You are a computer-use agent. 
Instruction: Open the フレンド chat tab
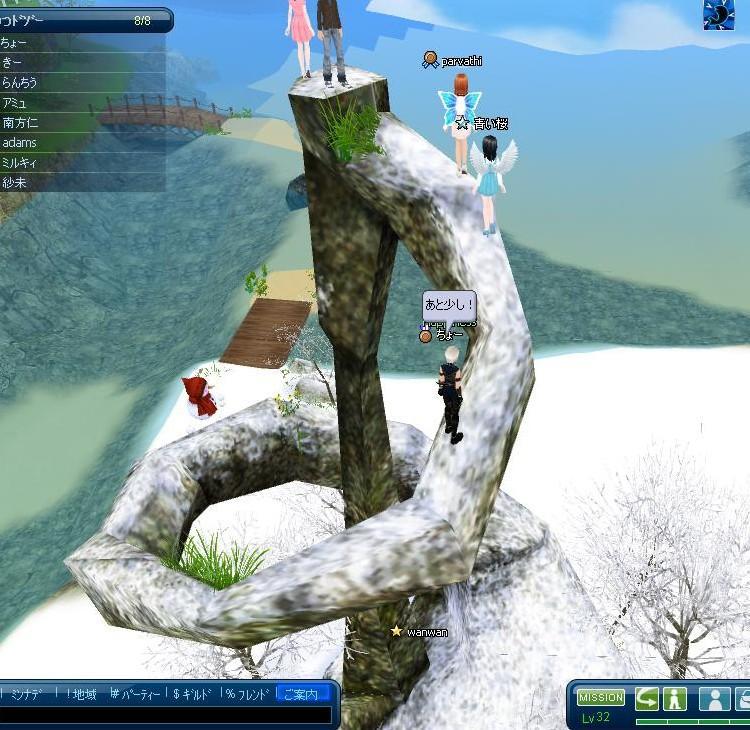249,694
